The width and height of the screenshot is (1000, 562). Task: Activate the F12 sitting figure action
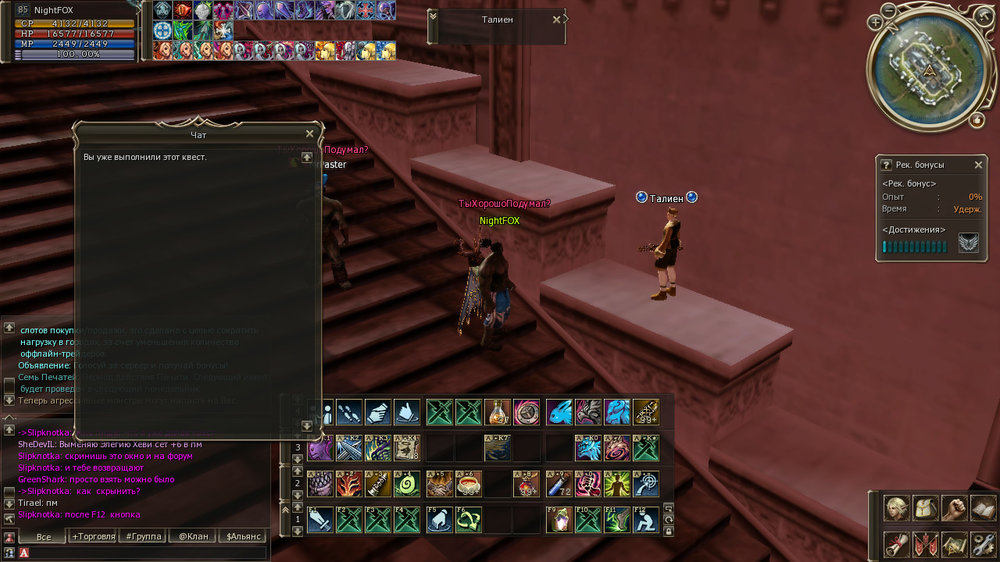[x=646, y=519]
